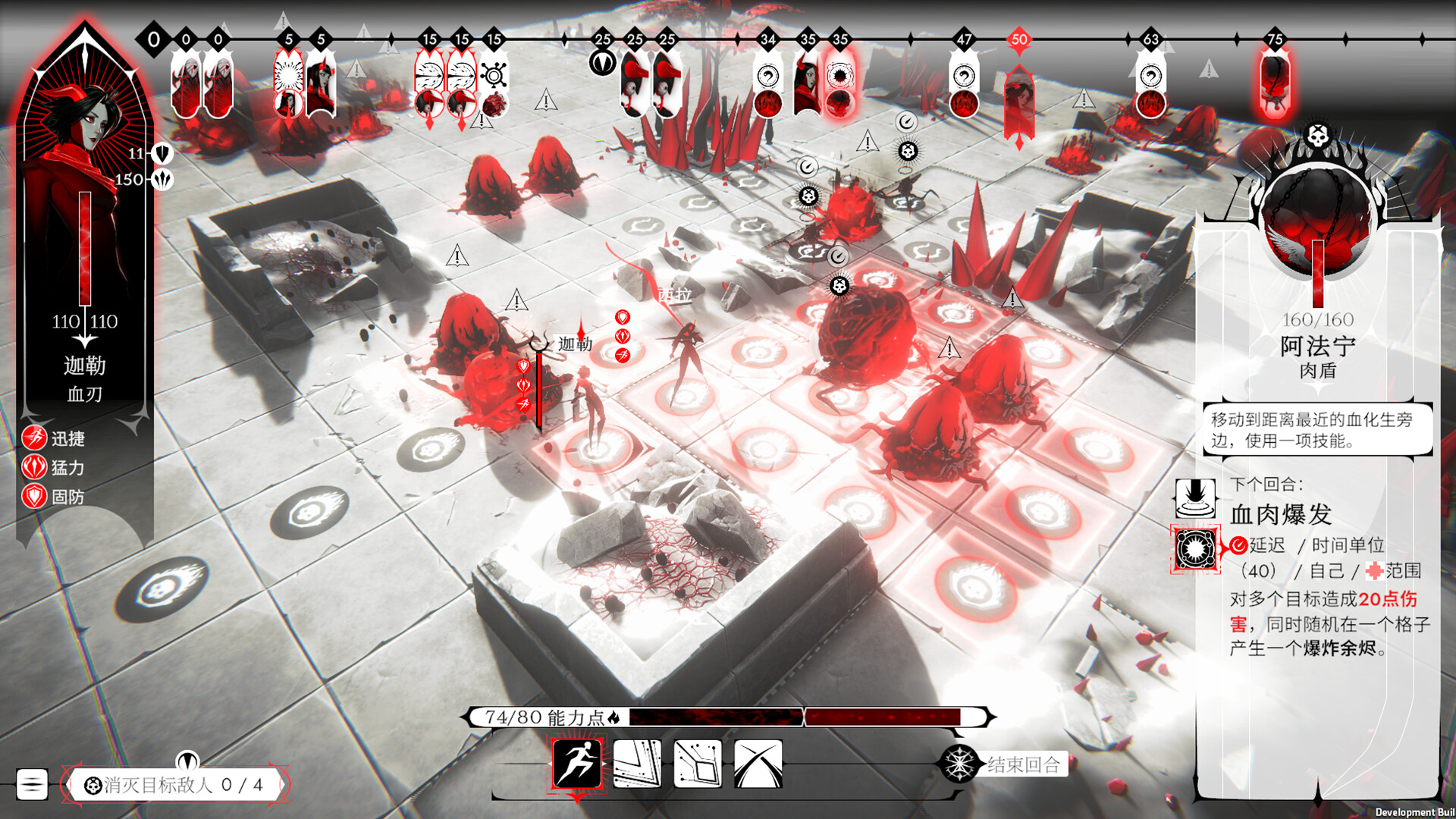This screenshot has width=1456, height=819.
Task: End the turn with 结束回合
Action: click(x=1022, y=764)
